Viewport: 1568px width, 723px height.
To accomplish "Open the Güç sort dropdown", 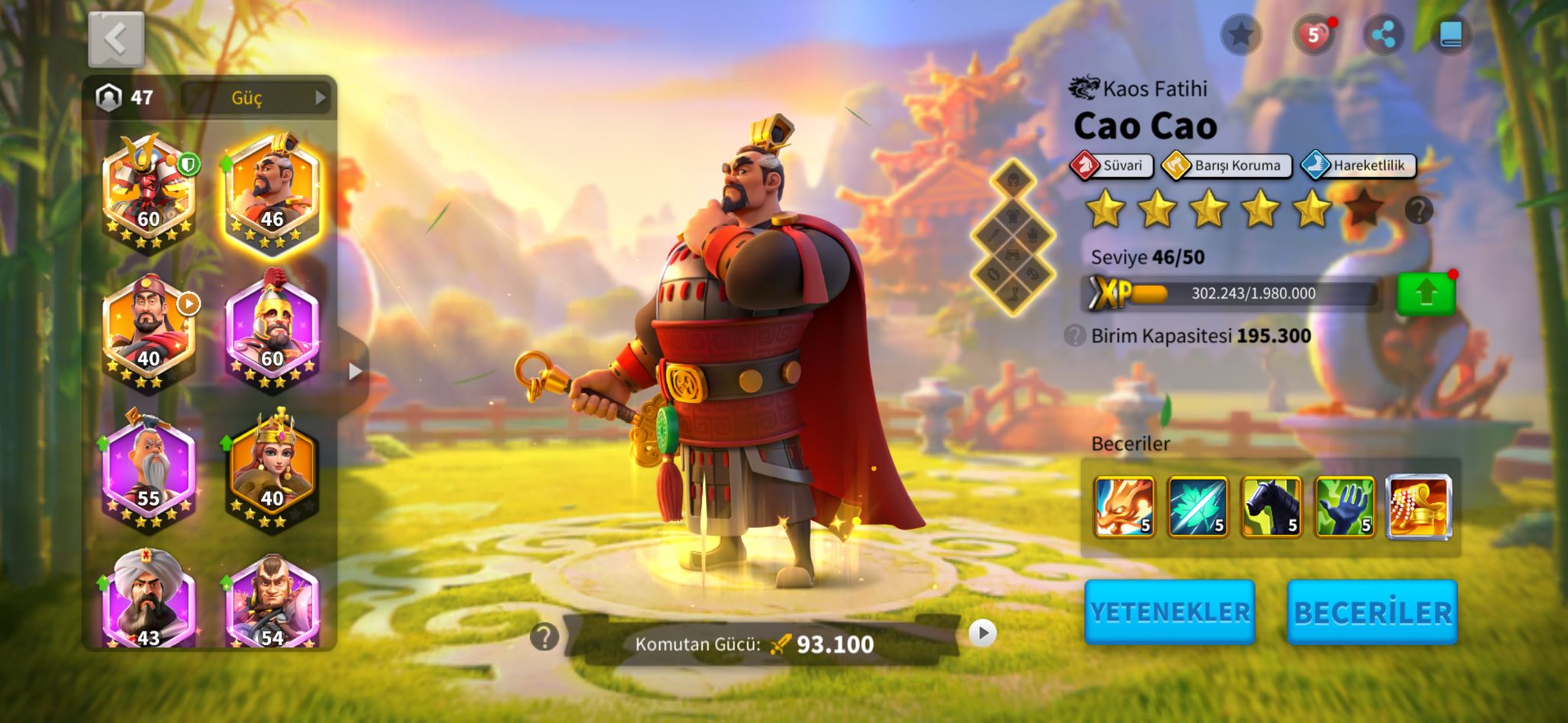I will (256, 97).
